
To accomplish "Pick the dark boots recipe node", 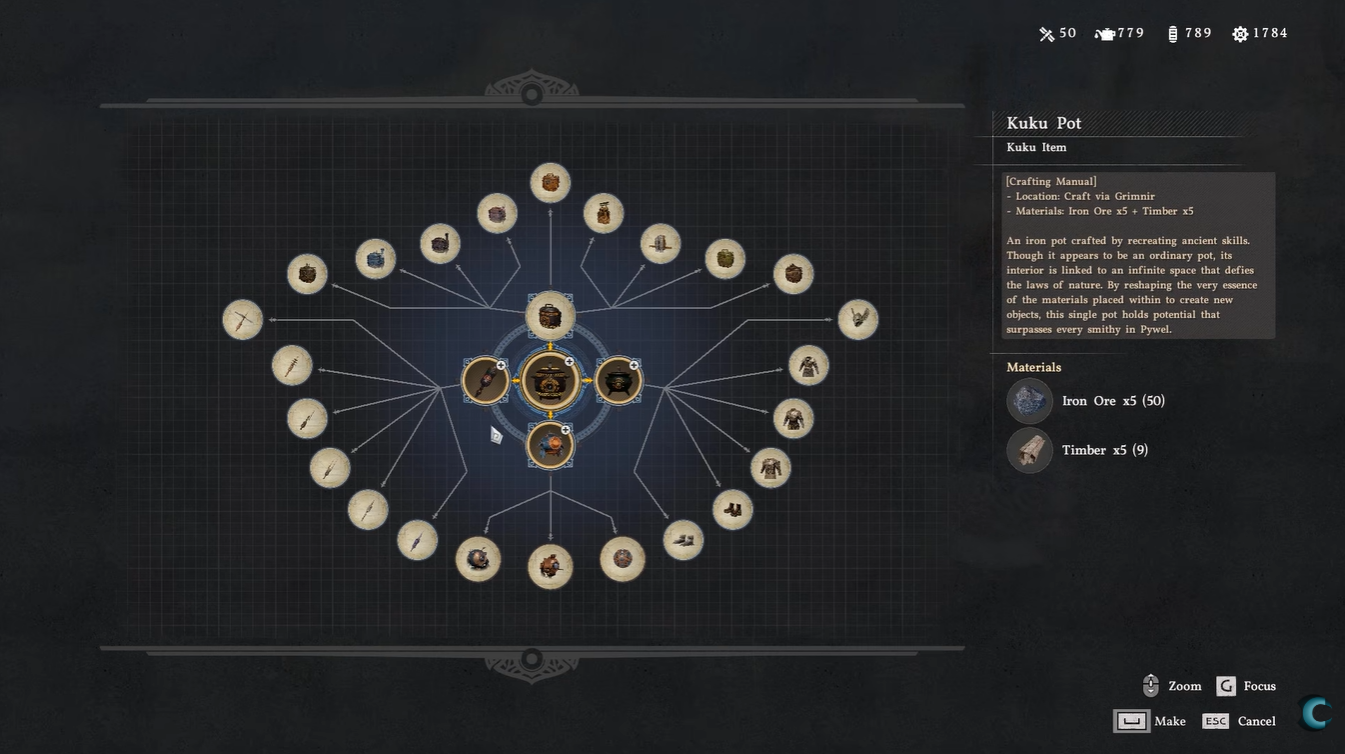I will coord(733,510).
